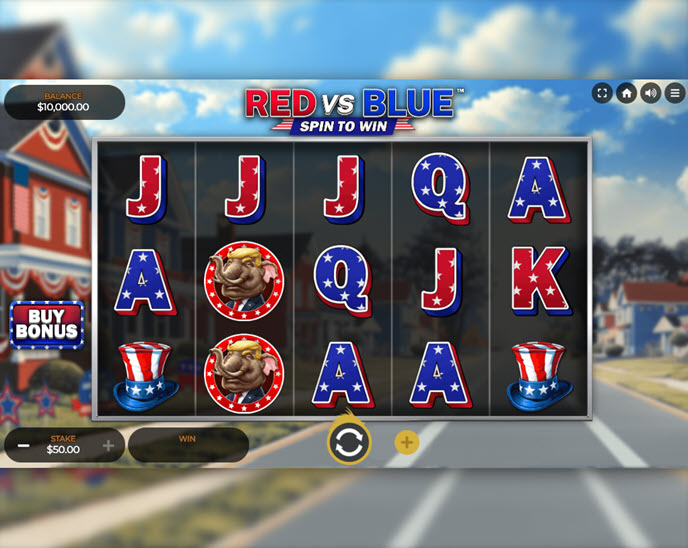Go to the home lobby
The height and width of the screenshot is (548, 688).
click(627, 93)
